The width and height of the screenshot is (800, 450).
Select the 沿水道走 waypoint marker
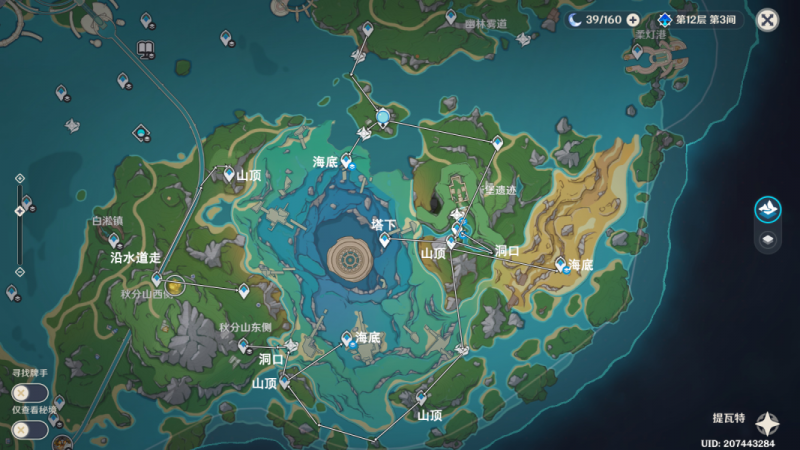pyautogui.click(x=157, y=279)
